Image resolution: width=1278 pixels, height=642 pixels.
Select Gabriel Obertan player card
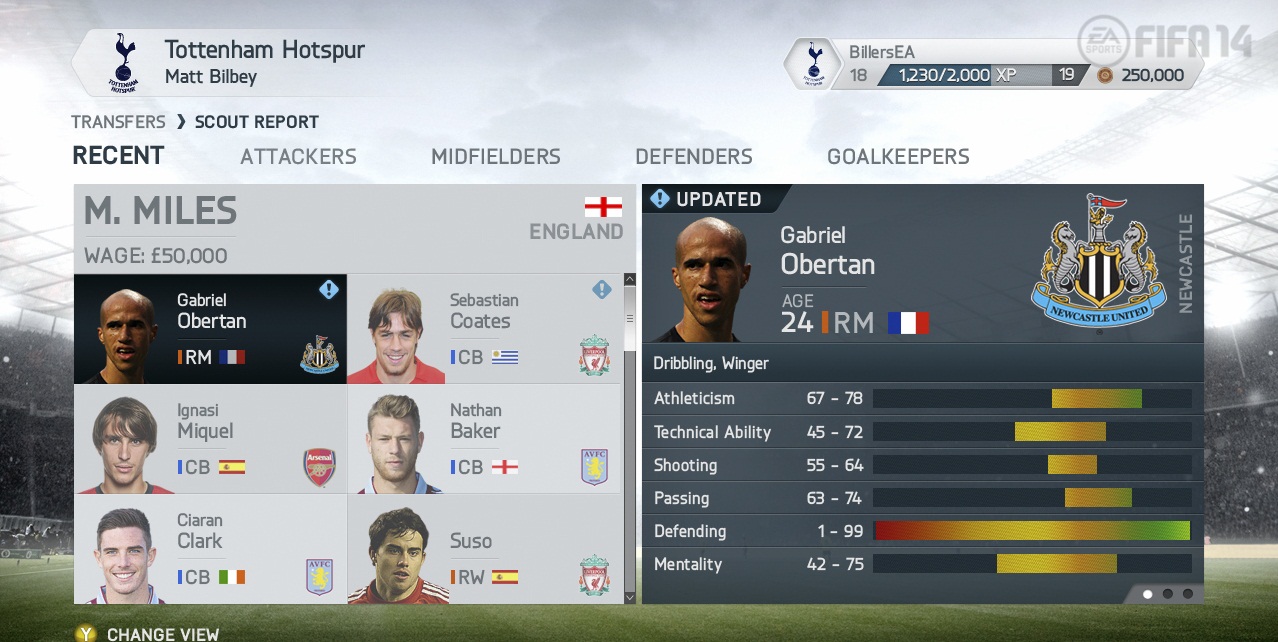click(210, 329)
